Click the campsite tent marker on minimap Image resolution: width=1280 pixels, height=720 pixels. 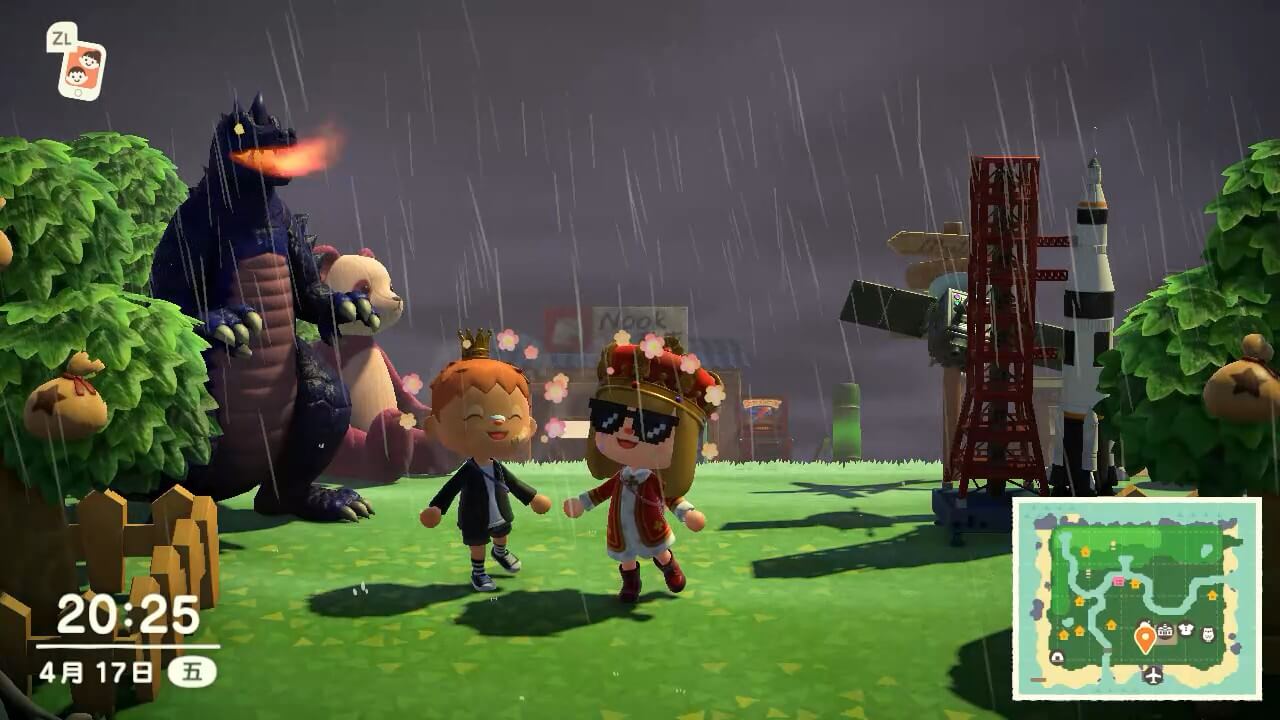click(x=1057, y=657)
